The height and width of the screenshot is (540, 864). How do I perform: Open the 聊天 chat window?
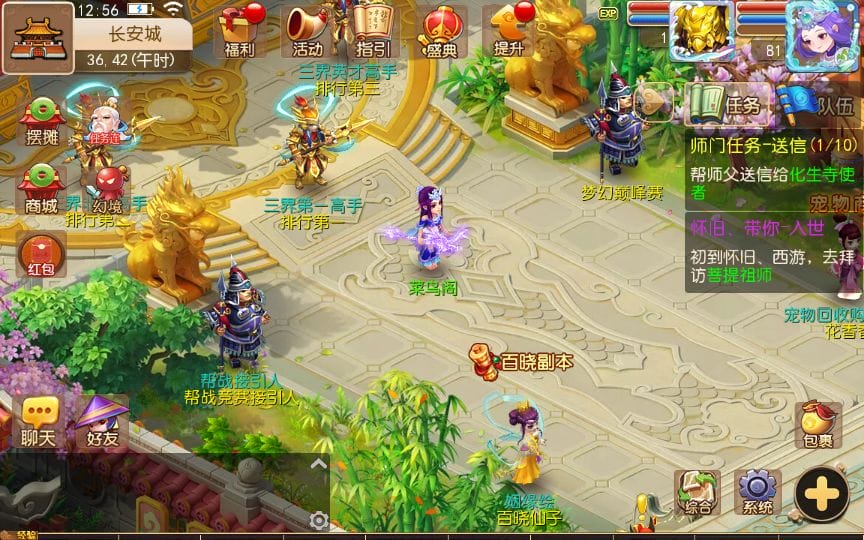[x=38, y=421]
